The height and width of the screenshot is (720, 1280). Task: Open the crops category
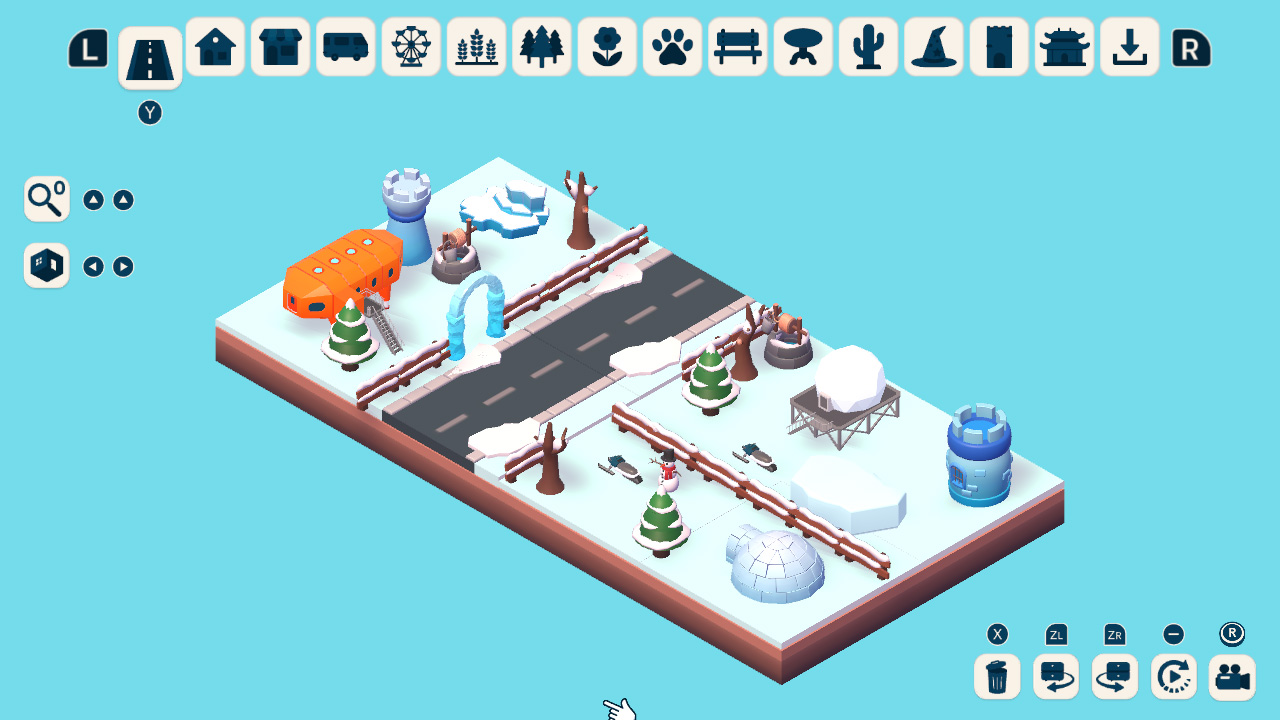[476, 46]
